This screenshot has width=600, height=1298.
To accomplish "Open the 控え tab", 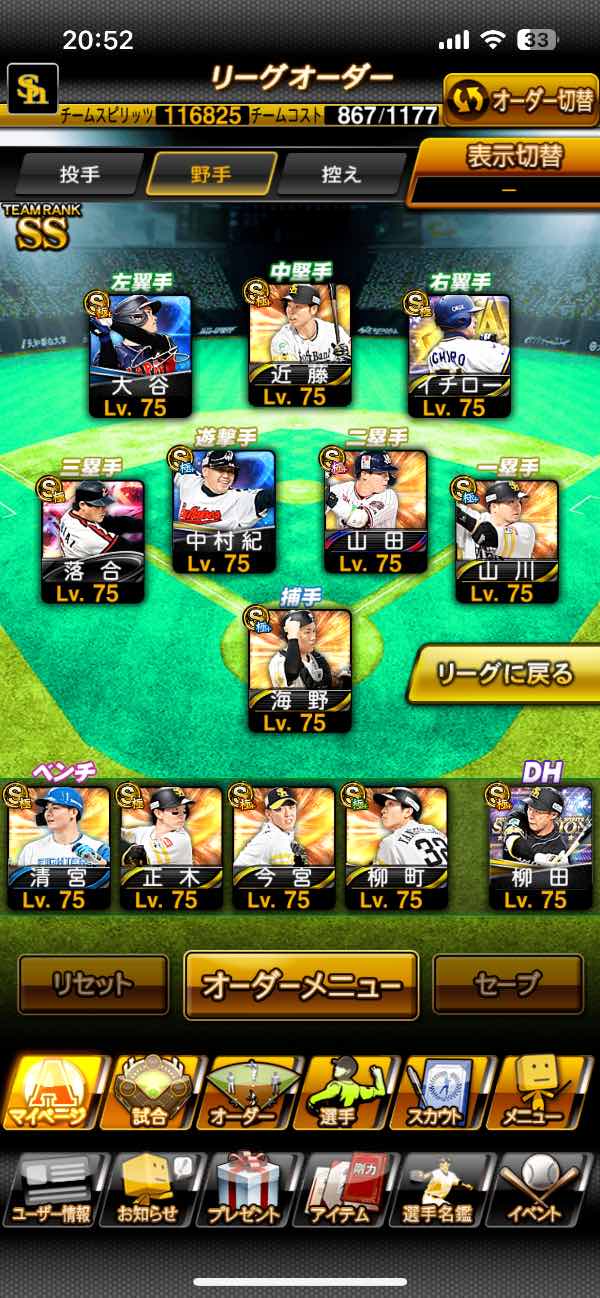I will (x=341, y=174).
